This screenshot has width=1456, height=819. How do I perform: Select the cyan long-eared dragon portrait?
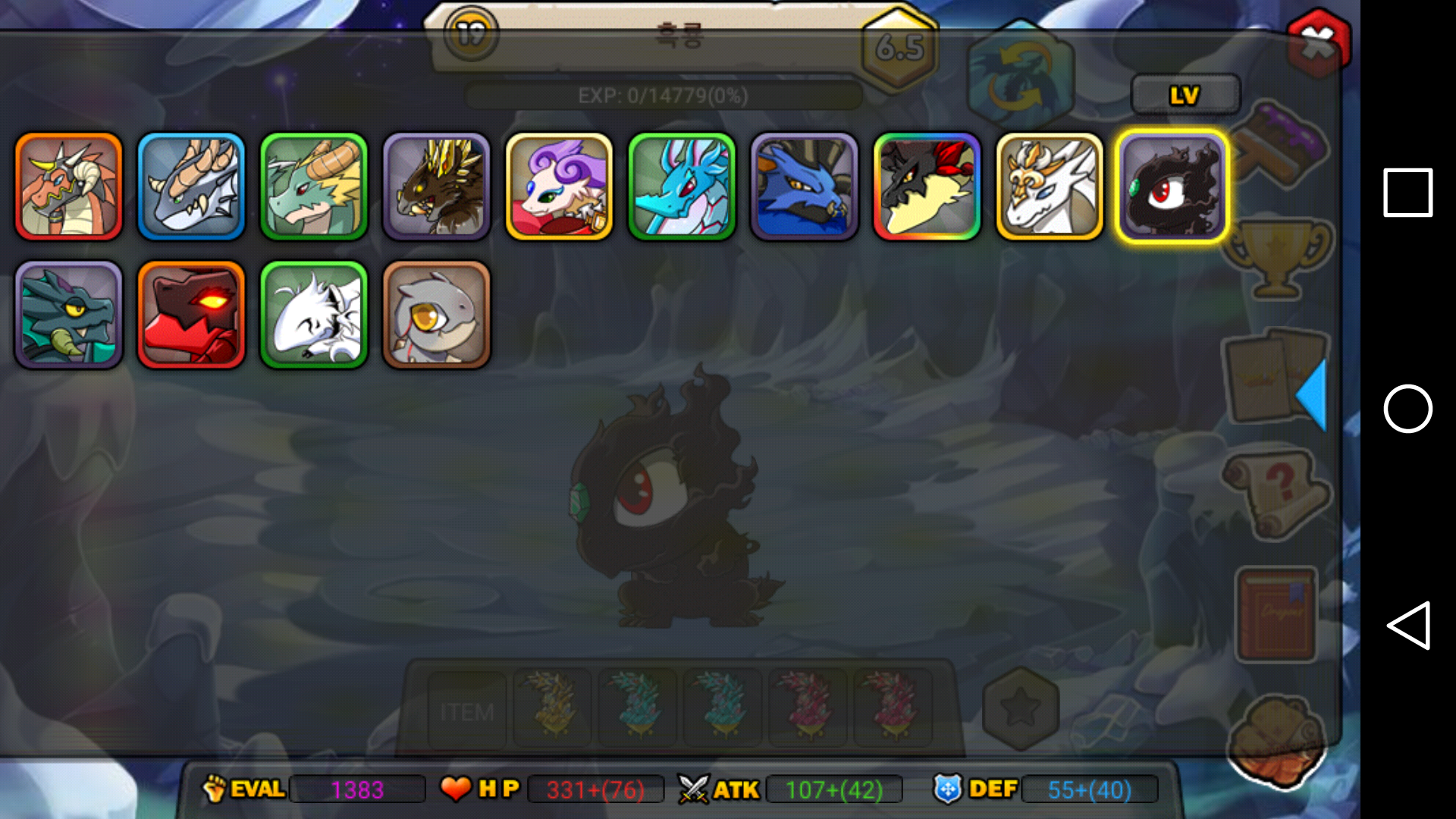pos(682,187)
